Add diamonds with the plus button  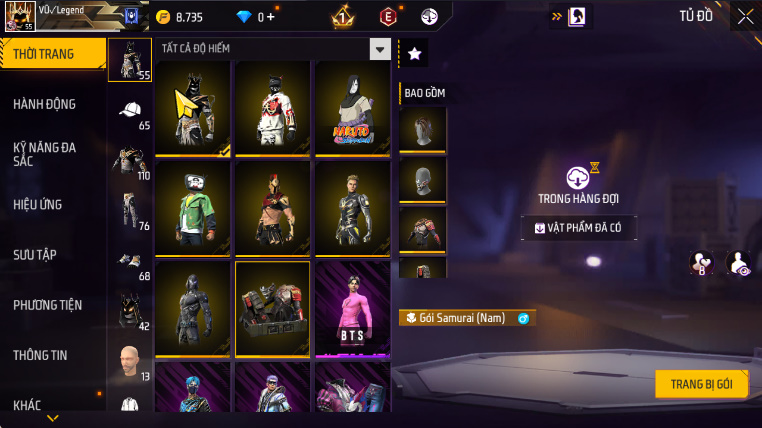(x=271, y=17)
